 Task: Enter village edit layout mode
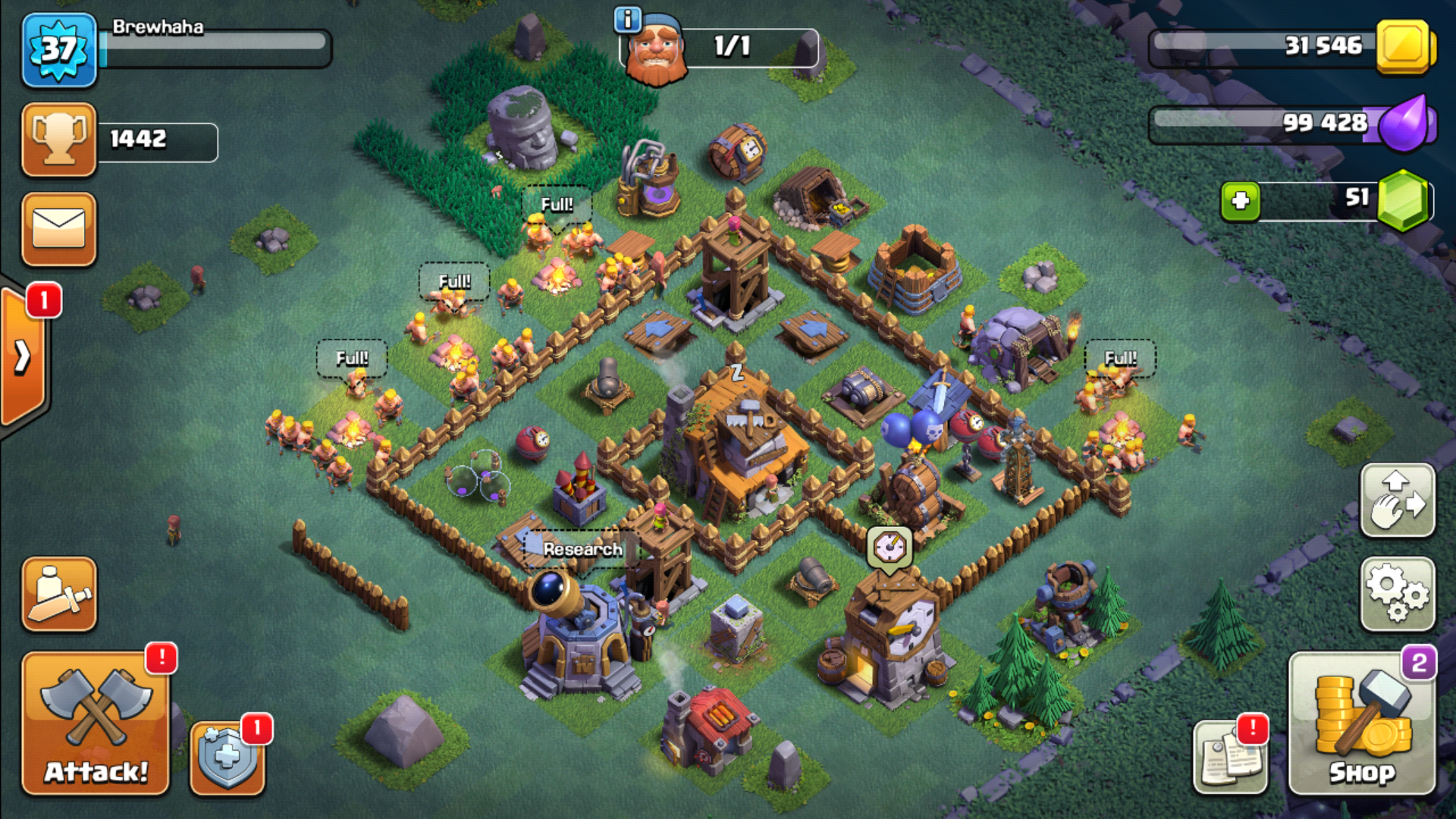(1398, 501)
